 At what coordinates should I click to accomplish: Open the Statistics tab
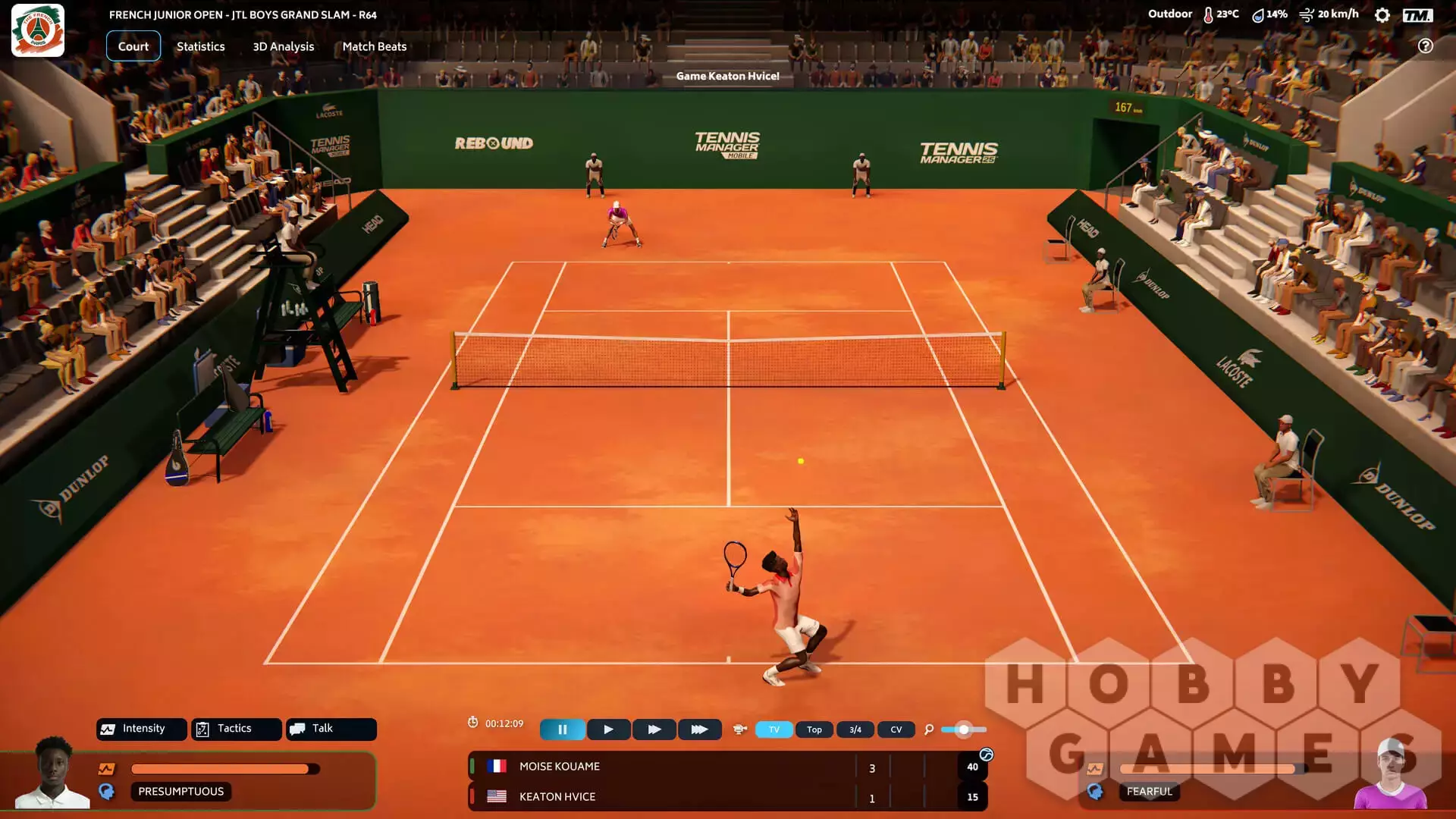point(200,46)
